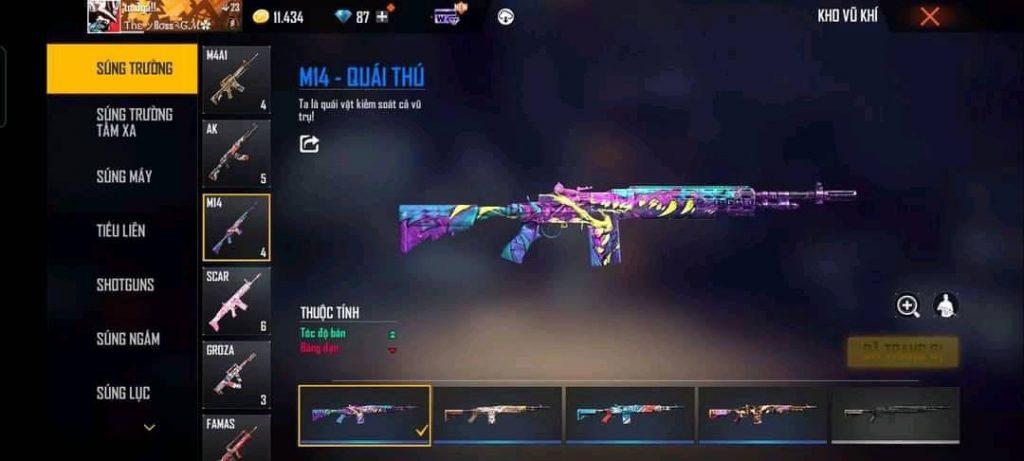Choose the M4A1 weapon thumbnail
The width and height of the screenshot is (1024, 461).
pyautogui.click(x=236, y=80)
